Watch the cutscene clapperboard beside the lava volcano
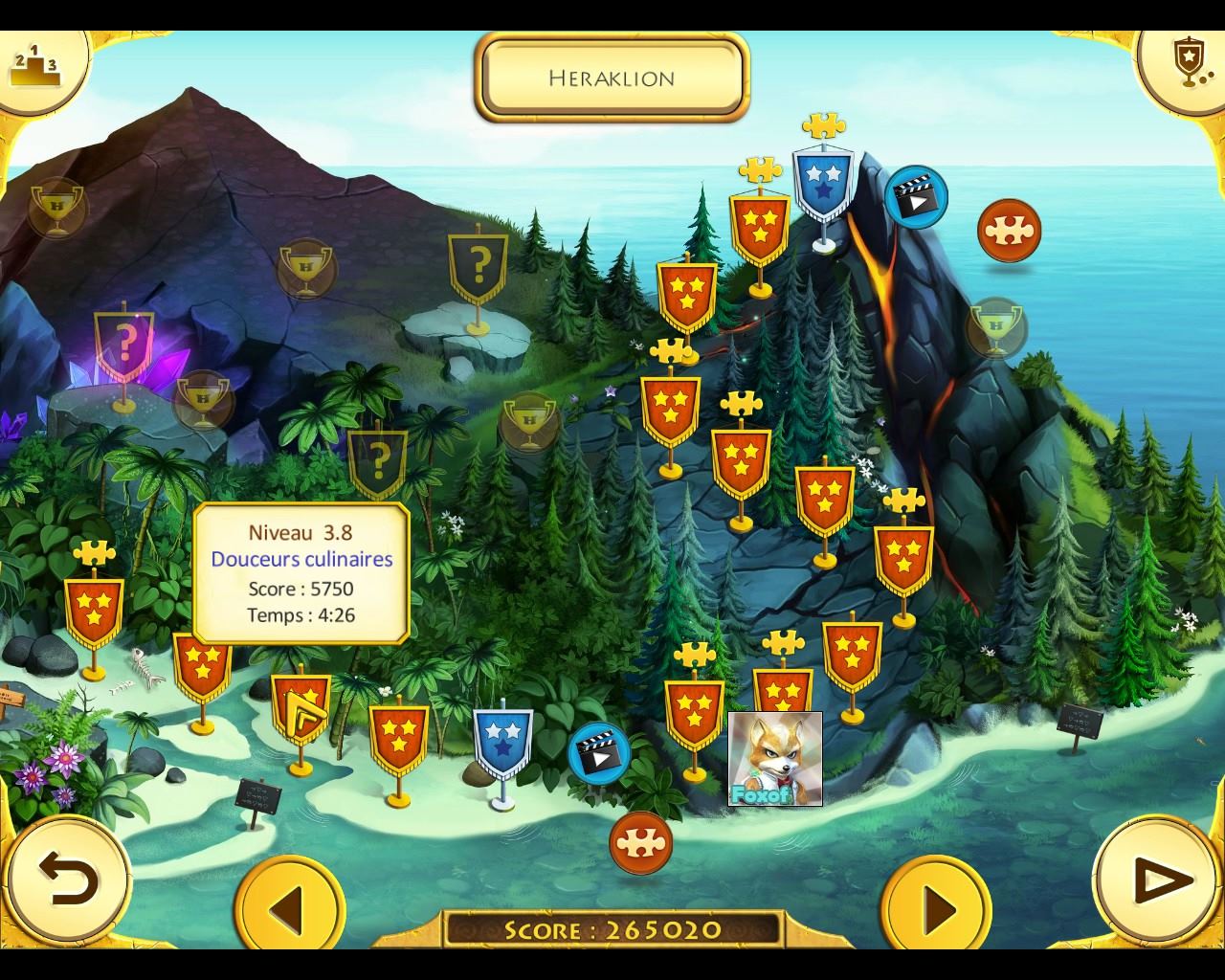Screen dimensions: 1225x980 pyautogui.click(x=915, y=195)
